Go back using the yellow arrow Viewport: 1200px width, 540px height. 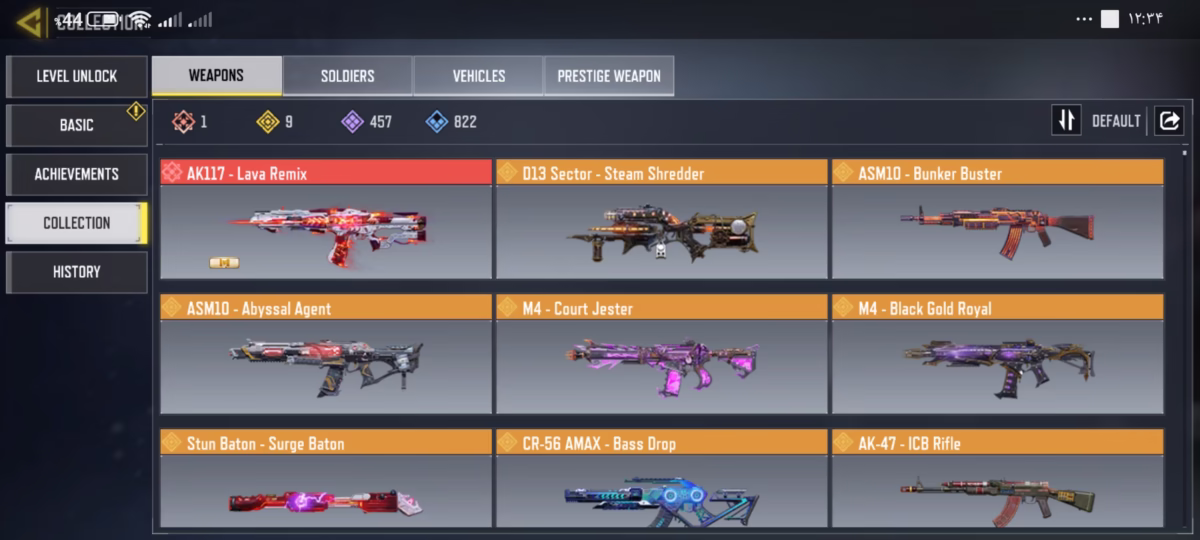tap(29, 21)
